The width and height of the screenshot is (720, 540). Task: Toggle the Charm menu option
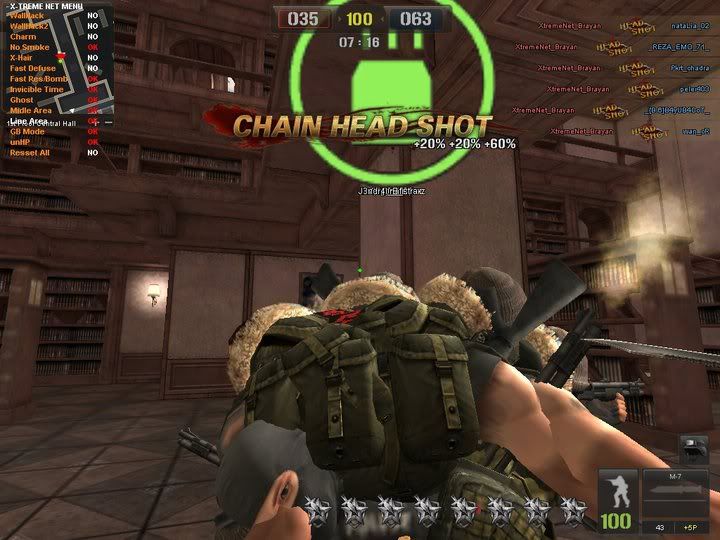click(x=23, y=37)
